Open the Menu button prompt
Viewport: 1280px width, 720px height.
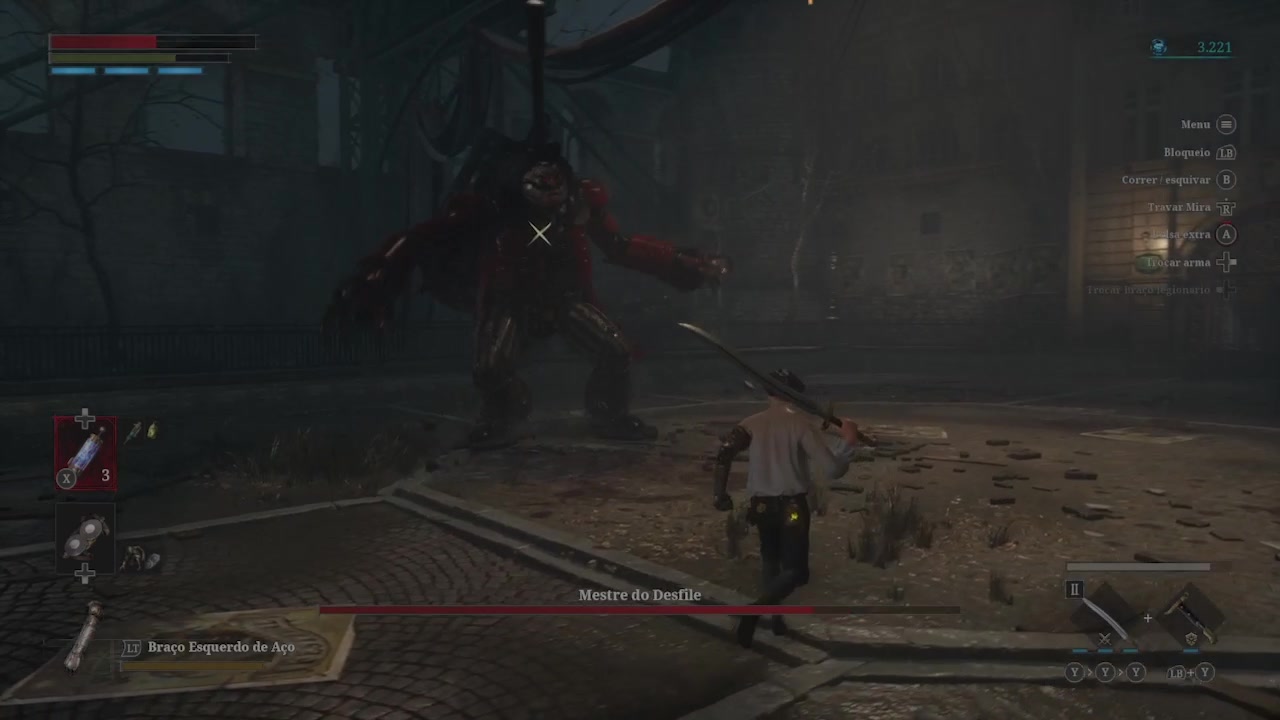coord(1226,124)
